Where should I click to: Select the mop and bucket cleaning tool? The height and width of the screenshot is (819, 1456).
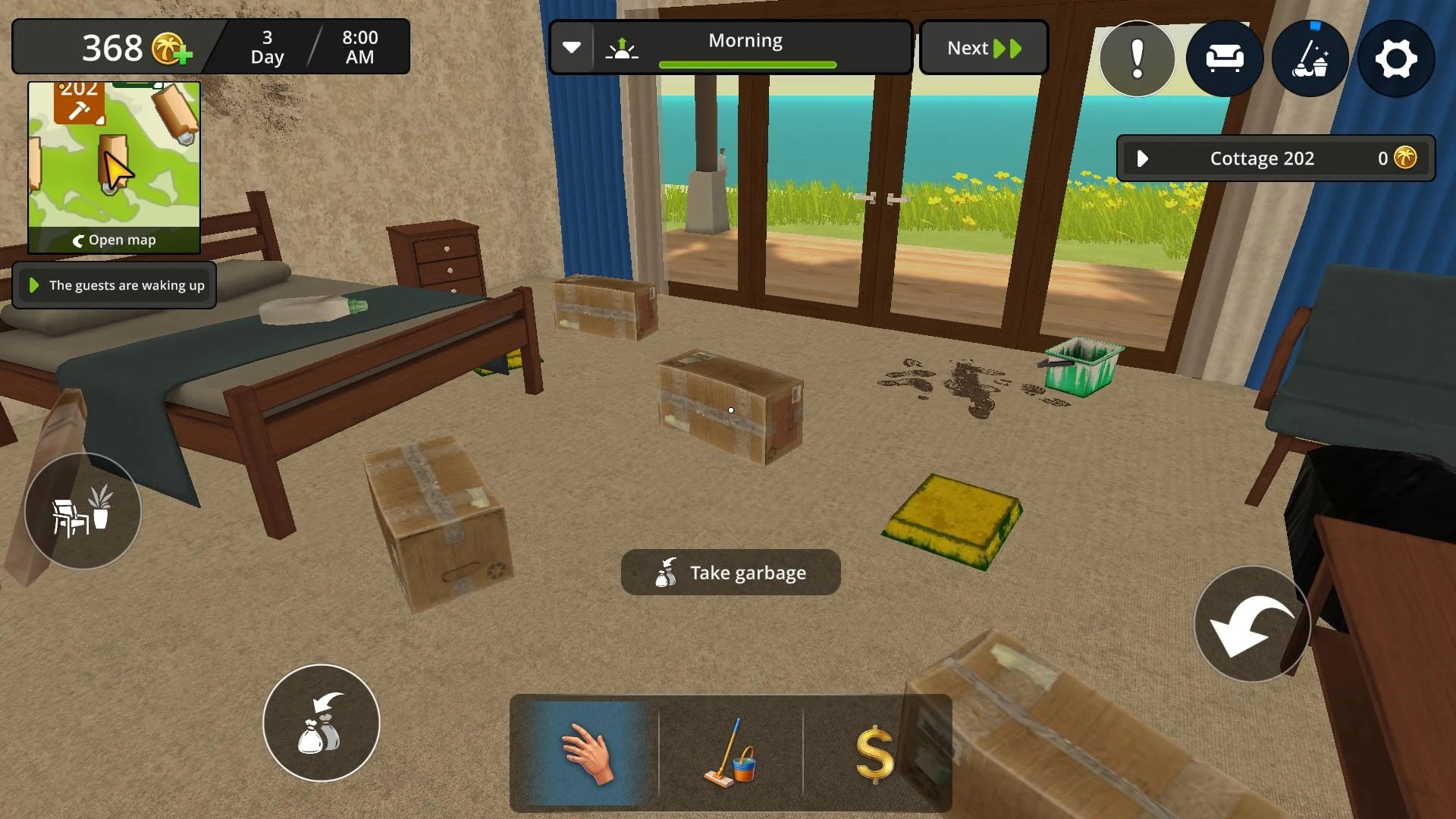(732, 755)
